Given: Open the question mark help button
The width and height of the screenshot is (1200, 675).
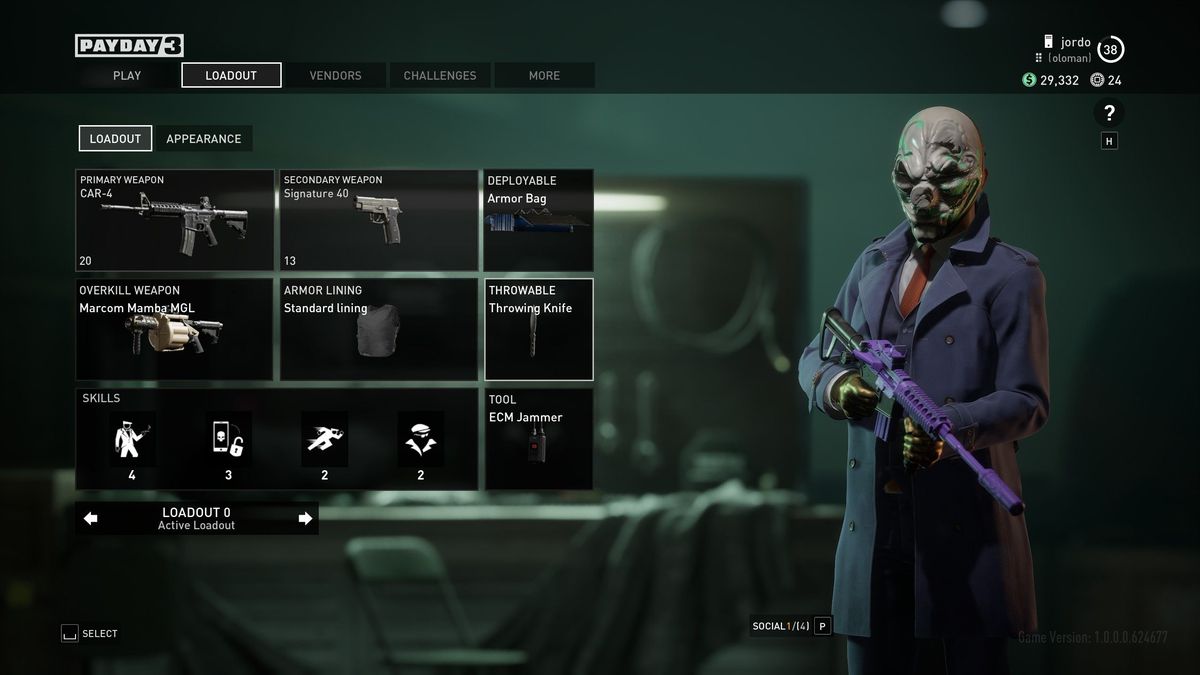Looking at the screenshot, I should (x=1109, y=113).
